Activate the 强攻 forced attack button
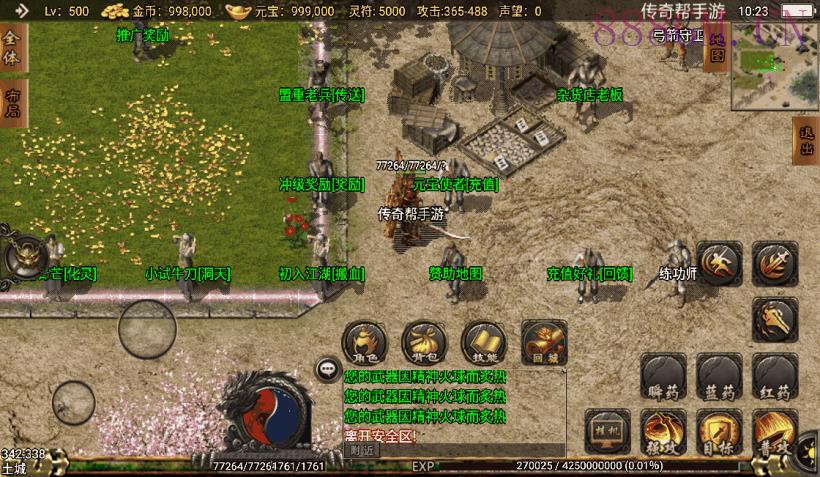 pos(662,431)
